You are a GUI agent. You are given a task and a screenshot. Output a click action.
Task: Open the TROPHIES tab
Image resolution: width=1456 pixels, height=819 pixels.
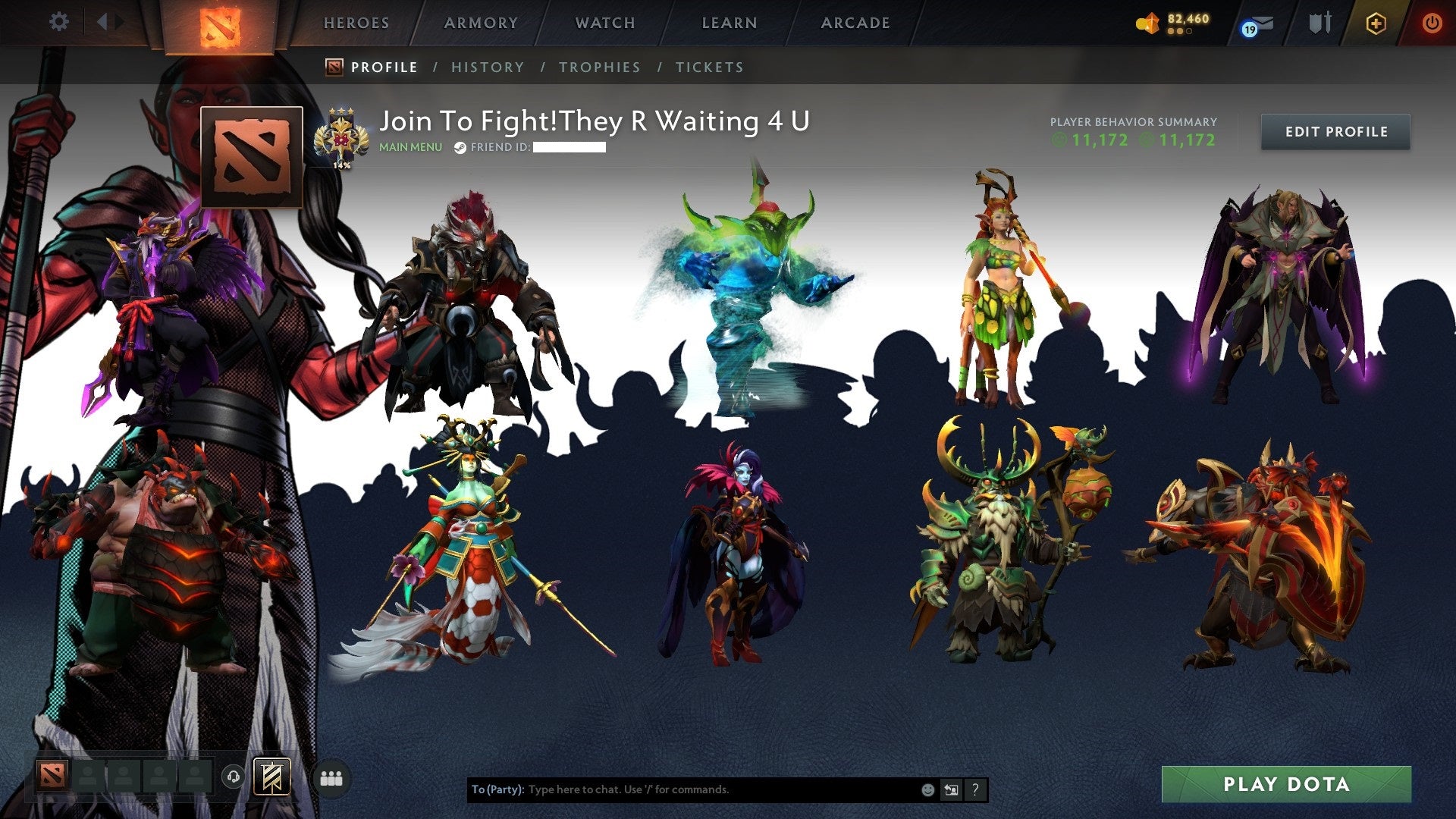599,67
